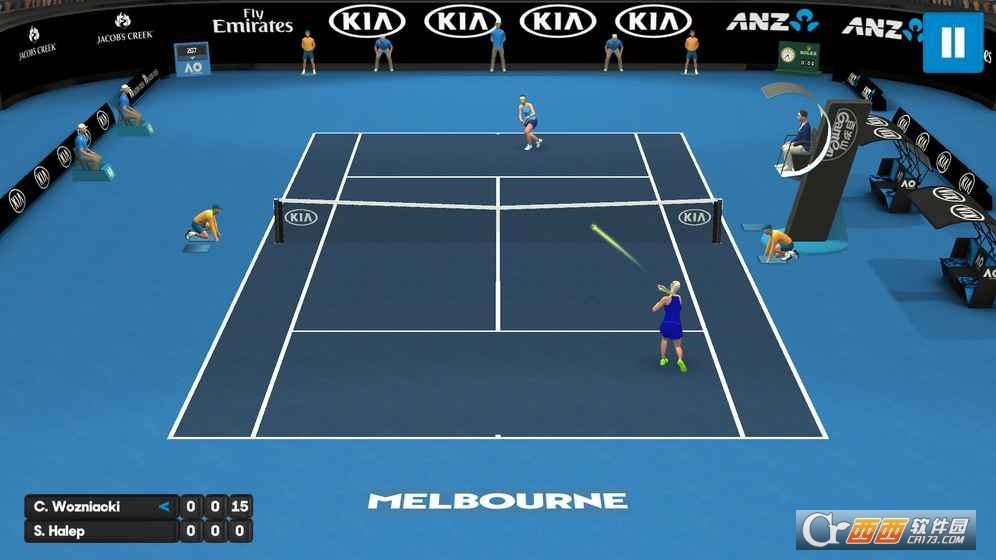Pause the match with the pause button
Screen dimensions: 996x560
[x=953, y=42]
